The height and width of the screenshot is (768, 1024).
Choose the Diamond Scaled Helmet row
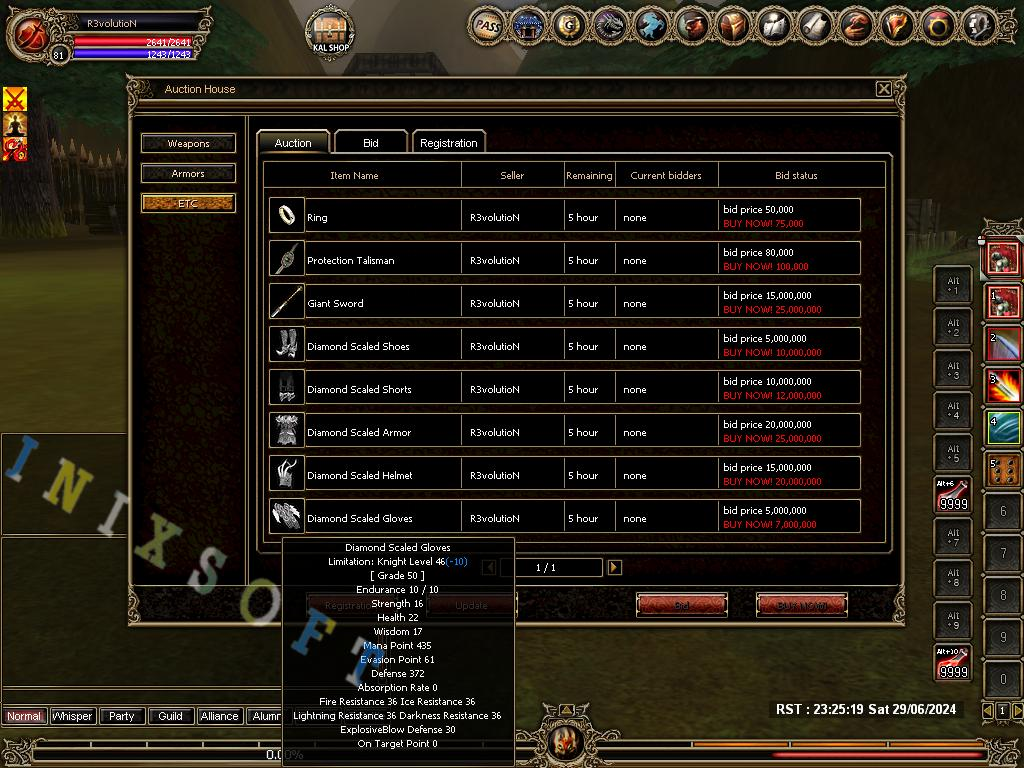tap(564, 475)
